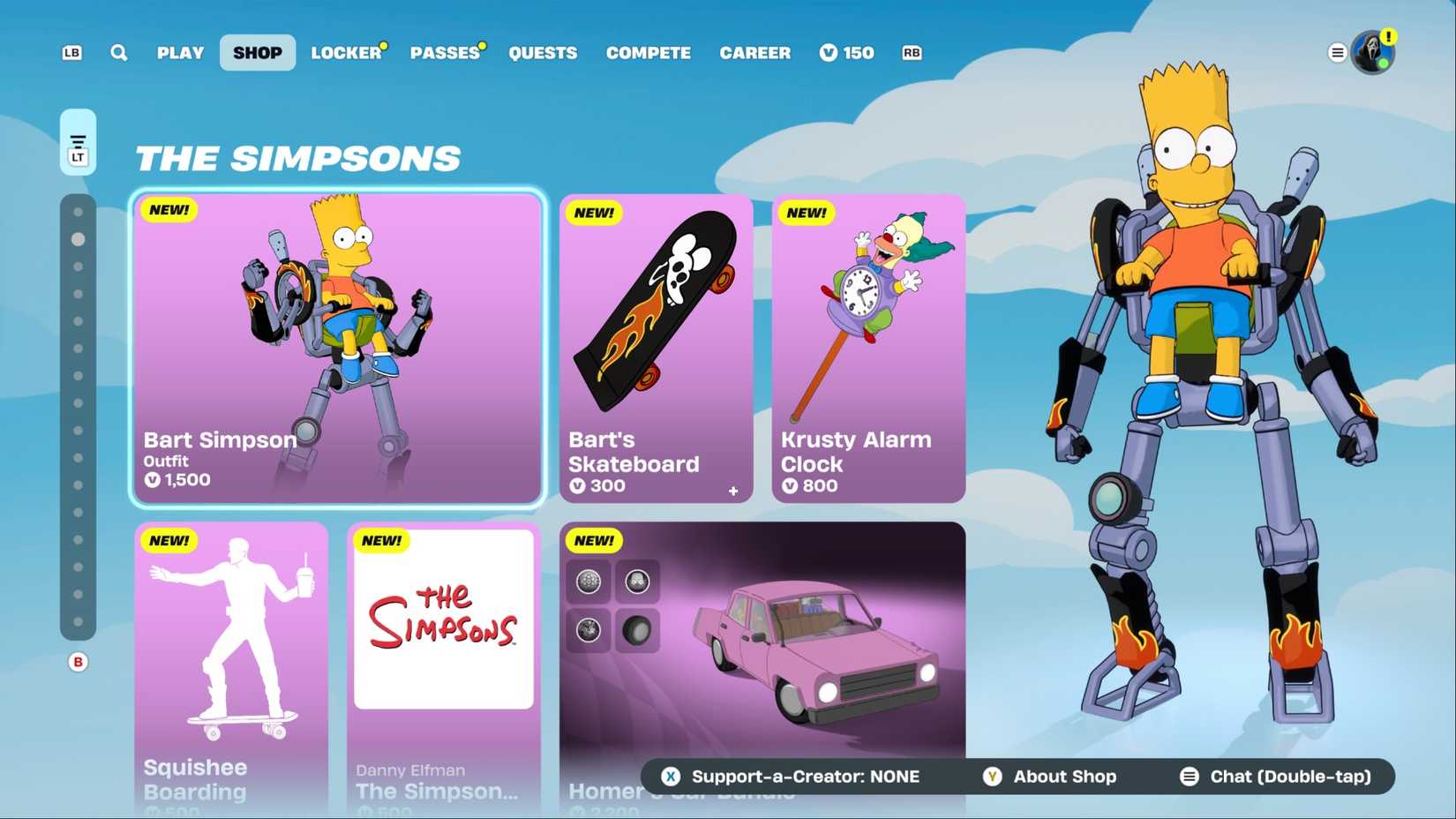Select the car front thumbnail in Homer's Car Bundle
This screenshot has height=819, width=1456.
coord(637,582)
